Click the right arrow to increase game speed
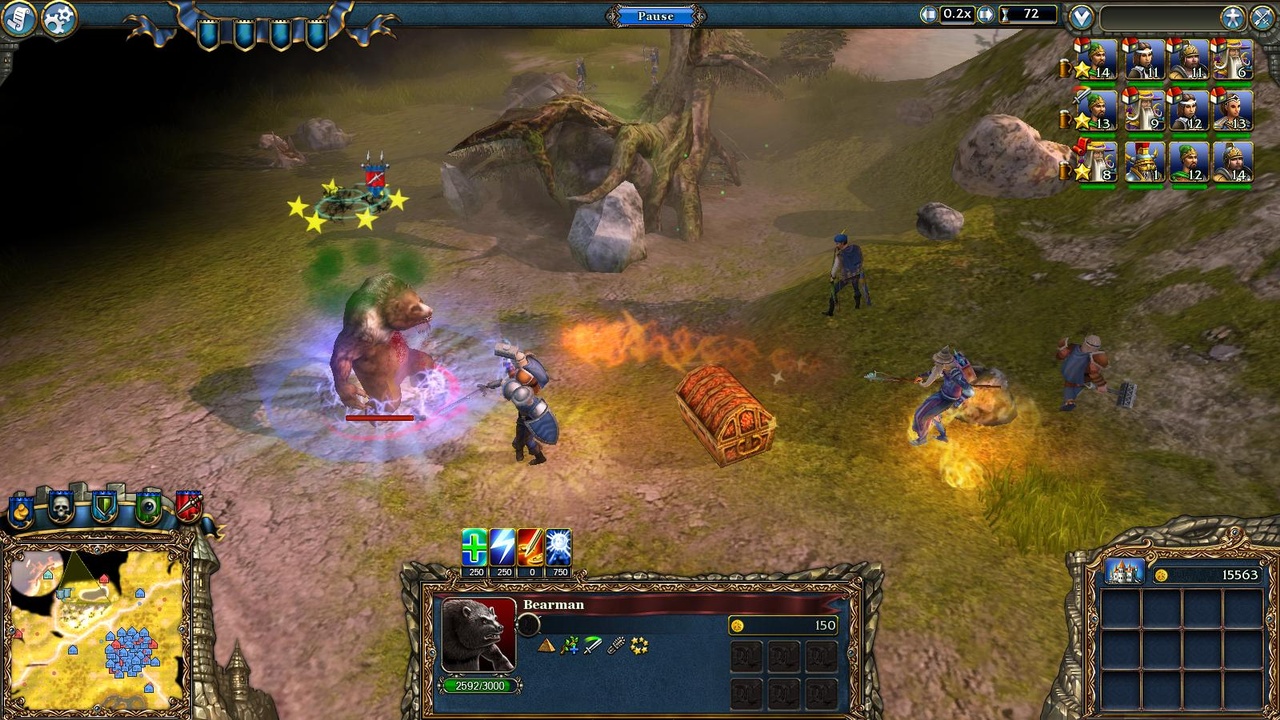Image resolution: width=1280 pixels, height=720 pixels. [985, 13]
